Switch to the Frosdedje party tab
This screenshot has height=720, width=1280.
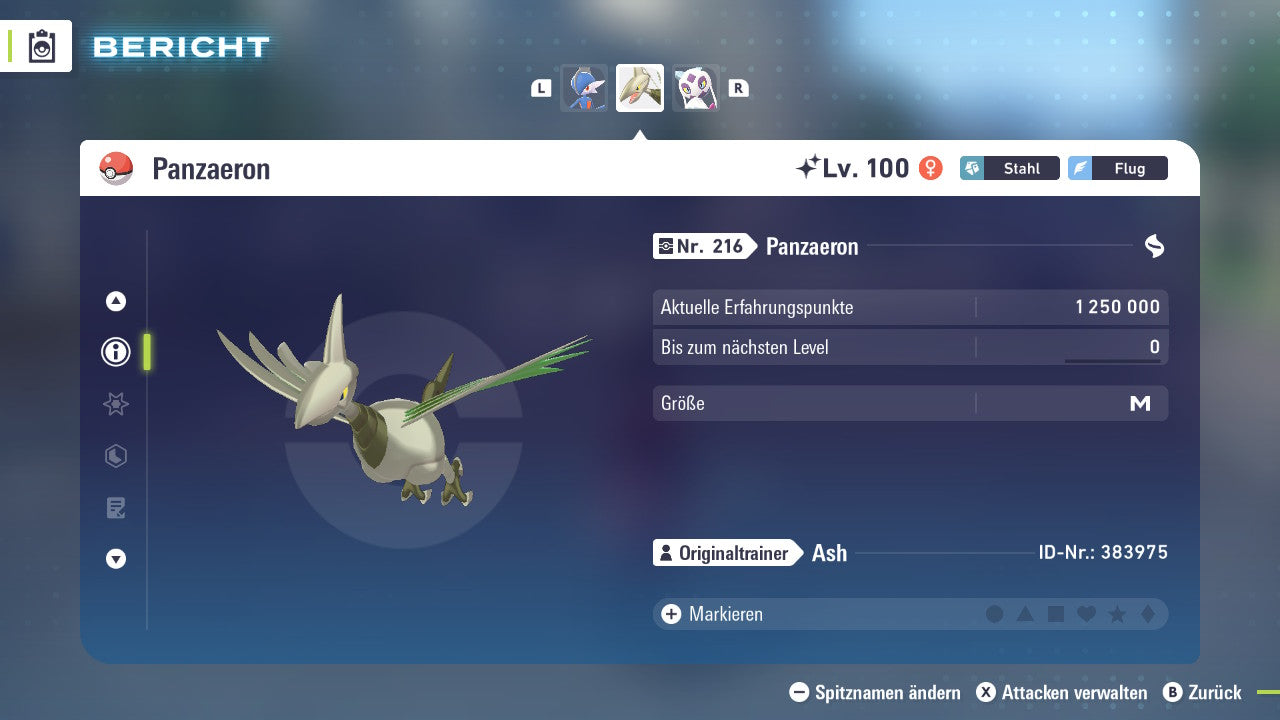coord(695,88)
